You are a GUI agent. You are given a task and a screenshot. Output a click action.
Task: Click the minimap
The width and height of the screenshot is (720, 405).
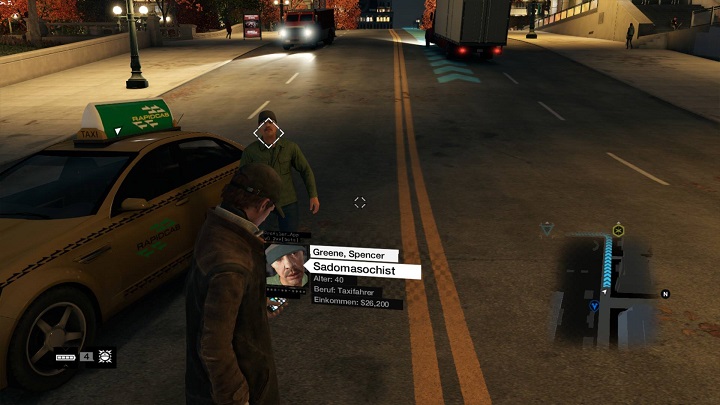[606, 292]
